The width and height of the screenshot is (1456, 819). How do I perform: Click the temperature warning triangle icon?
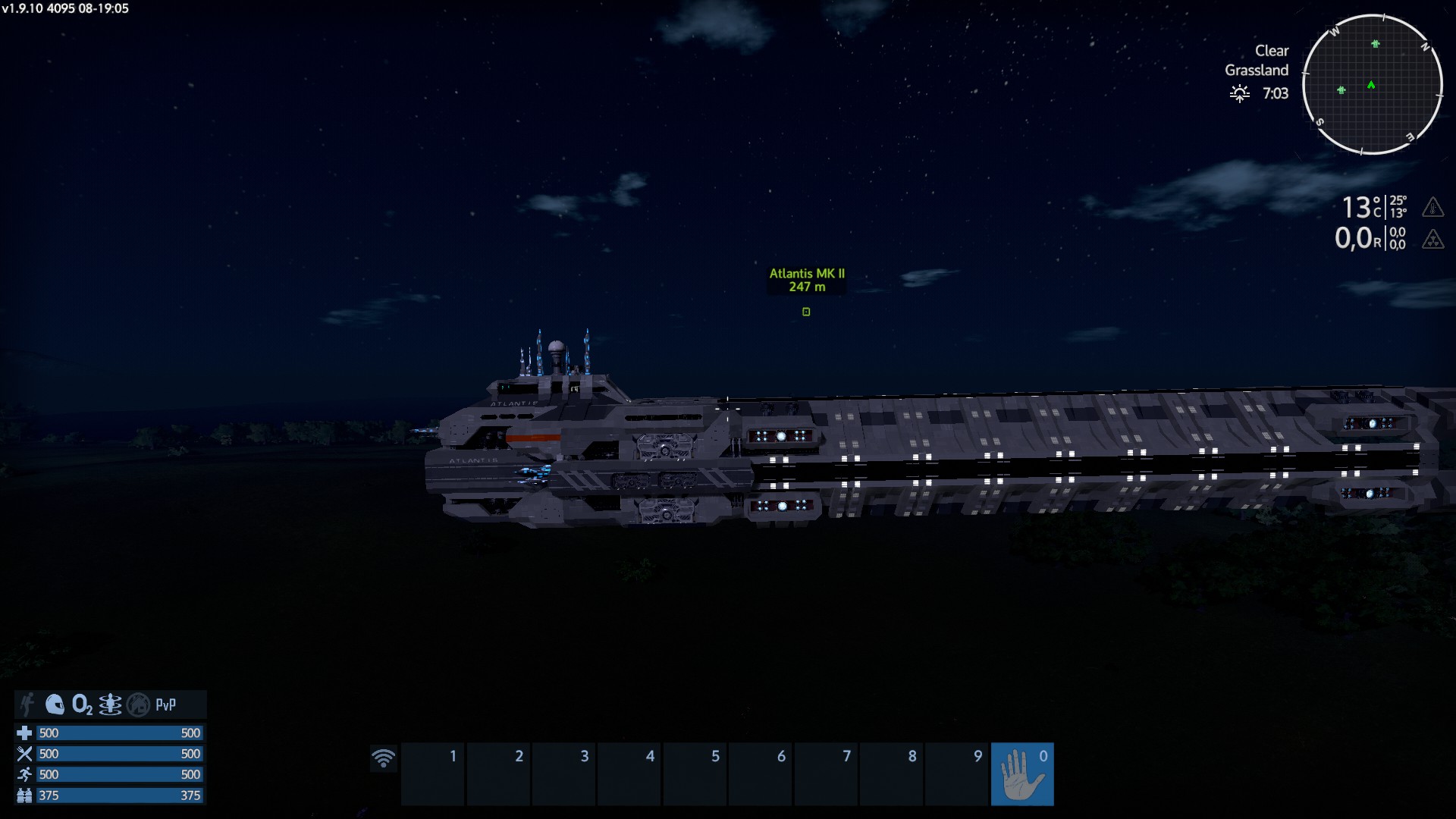[1432, 206]
